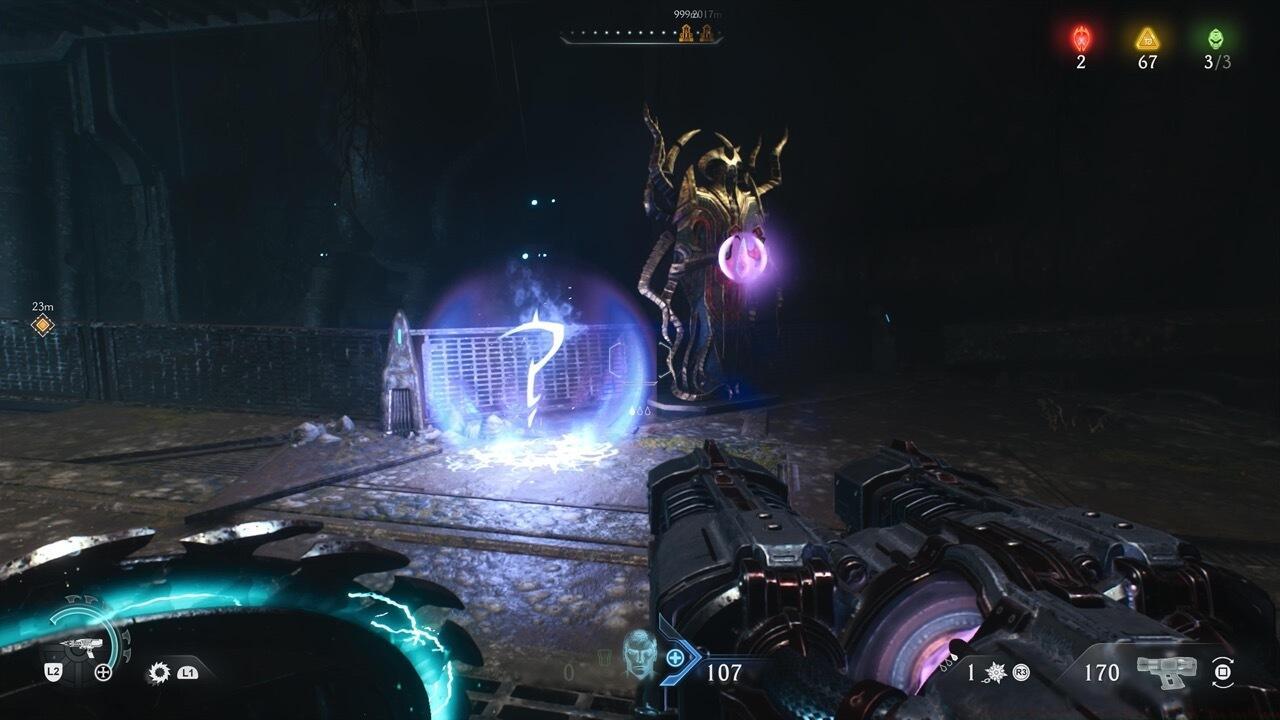Open the reload indicator icon at bottom right

coord(1223,671)
